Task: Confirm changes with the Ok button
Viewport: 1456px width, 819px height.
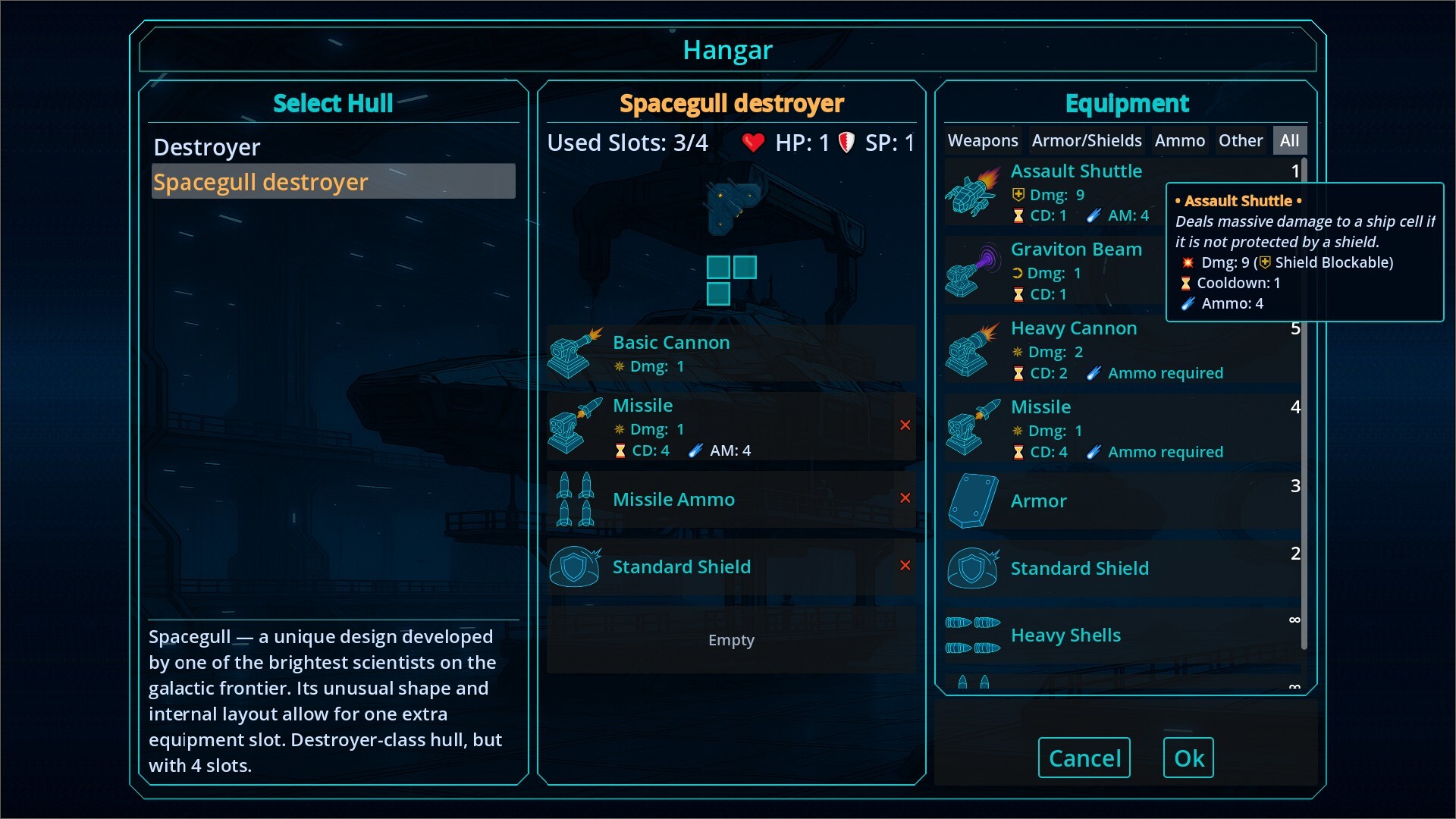Action: pos(1188,758)
